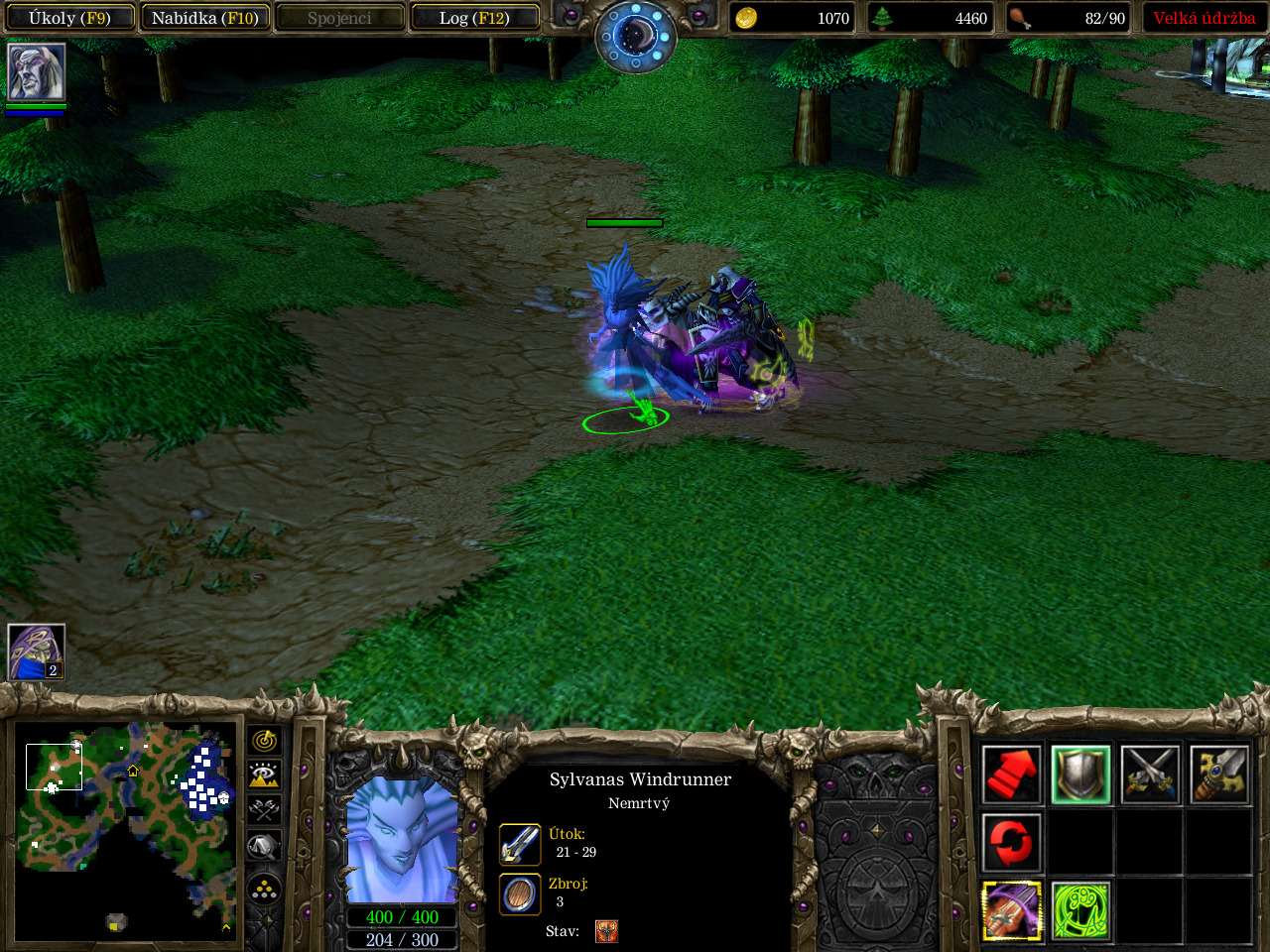Toggle minimap terrain display with the eye icon

(x=265, y=774)
